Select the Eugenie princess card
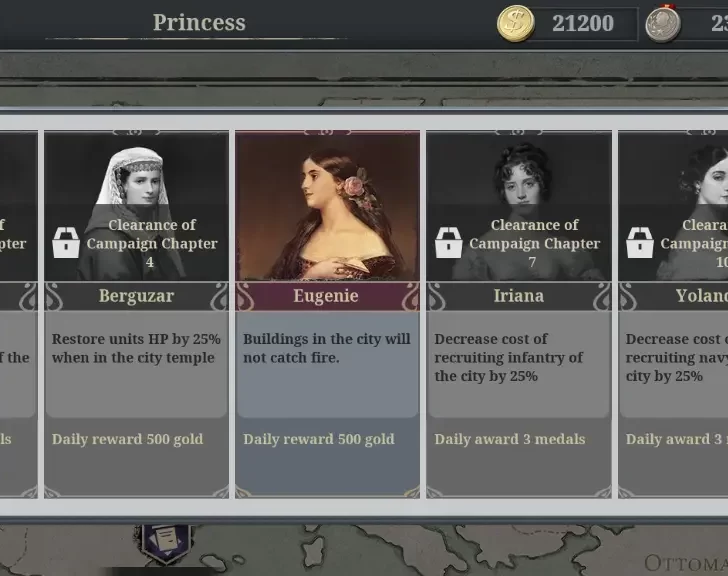The height and width of the screenshot is (576, 728). (x=327, y=313)
